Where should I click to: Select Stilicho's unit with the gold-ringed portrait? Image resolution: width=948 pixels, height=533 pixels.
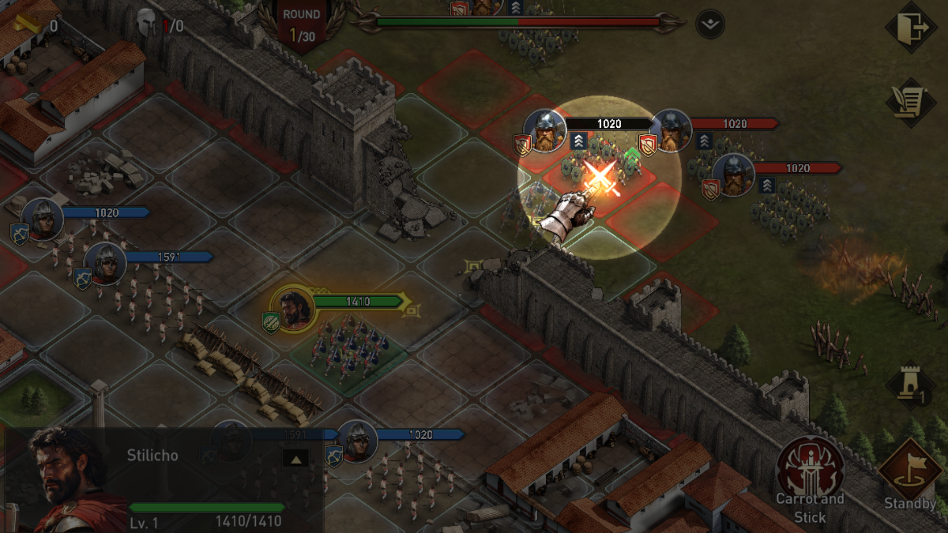(x=292, y=309)
